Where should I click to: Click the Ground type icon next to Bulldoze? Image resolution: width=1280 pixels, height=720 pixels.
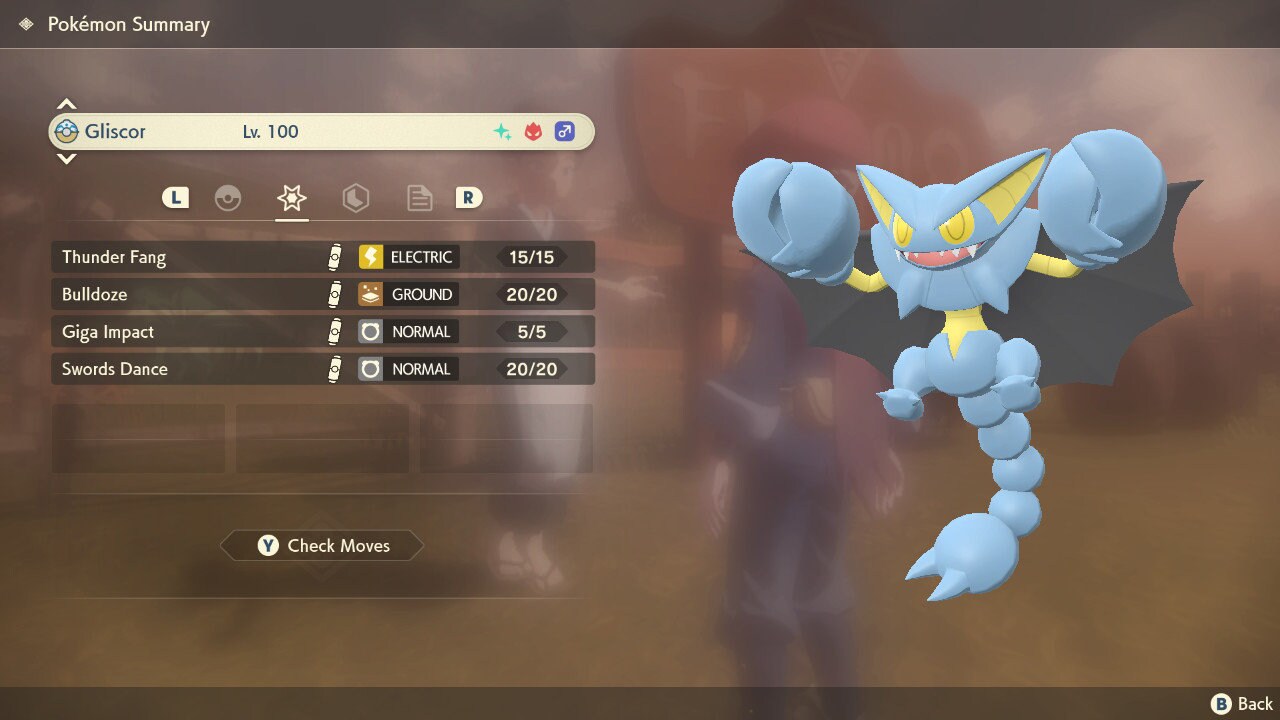pyautogui.click(x=370, y=294)
